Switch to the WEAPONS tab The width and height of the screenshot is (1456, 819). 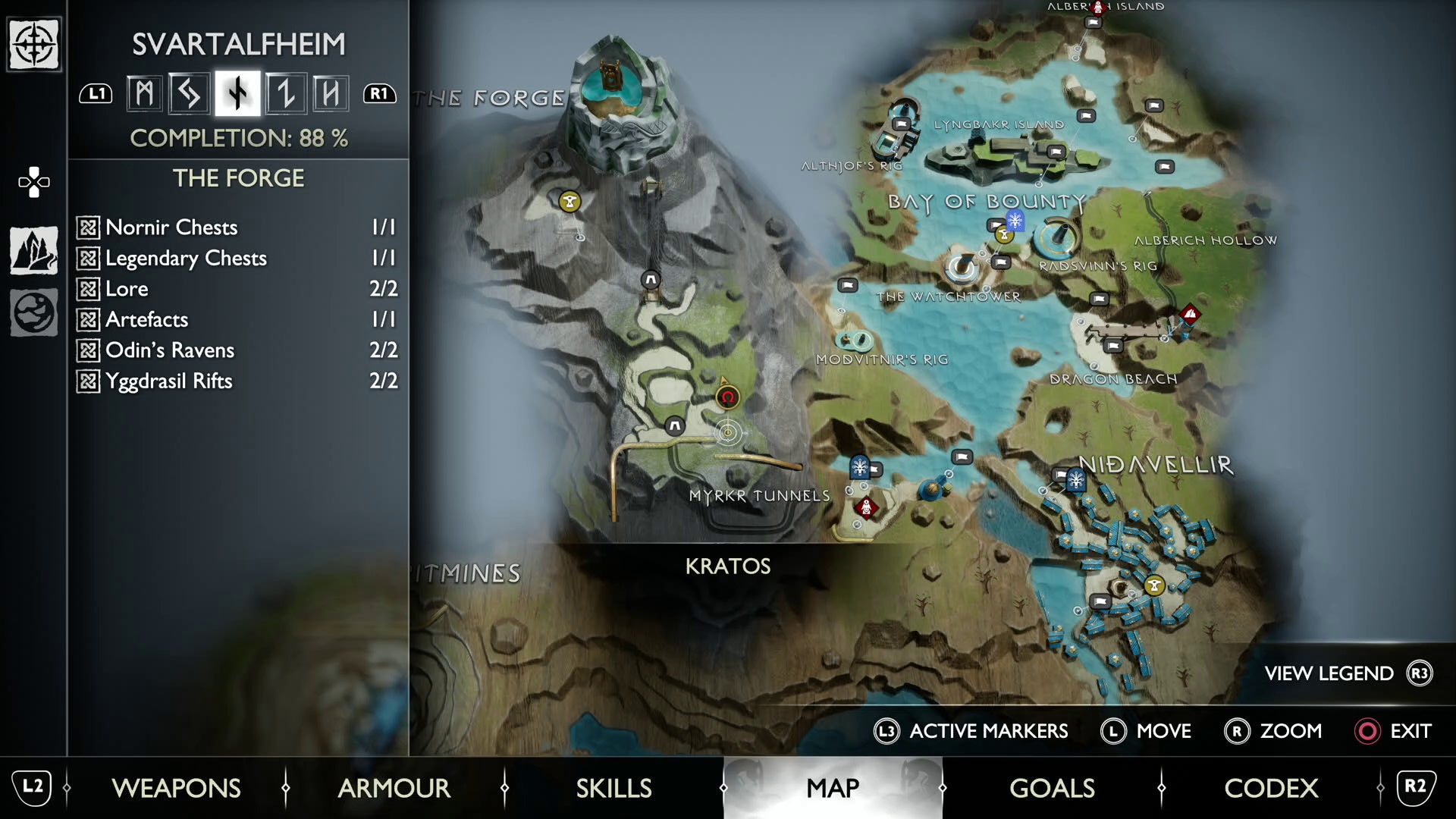click(176, 789)
